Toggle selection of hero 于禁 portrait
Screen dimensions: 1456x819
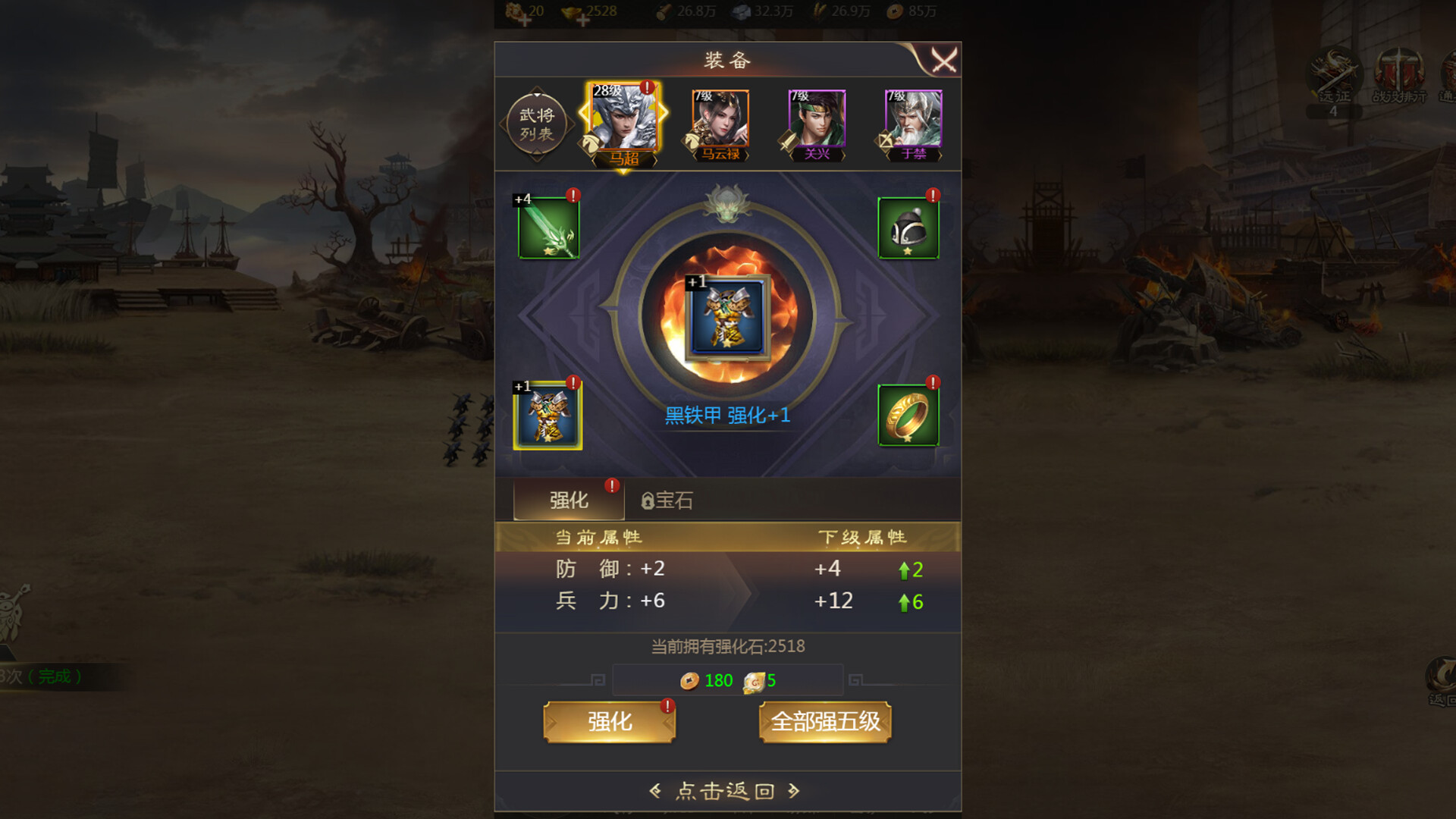pyautogui.click(x=908, y=121)
